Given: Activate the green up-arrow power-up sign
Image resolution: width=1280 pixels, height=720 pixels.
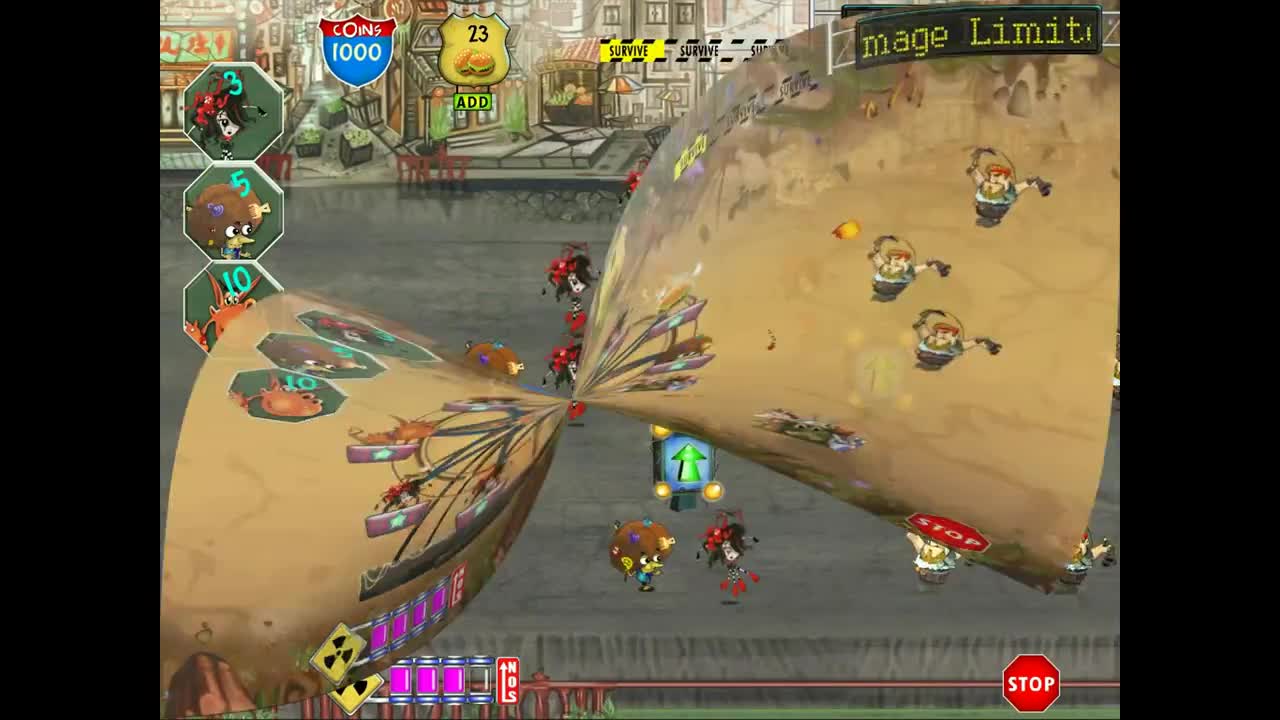Looking at the screenshot, I should 686,460.
